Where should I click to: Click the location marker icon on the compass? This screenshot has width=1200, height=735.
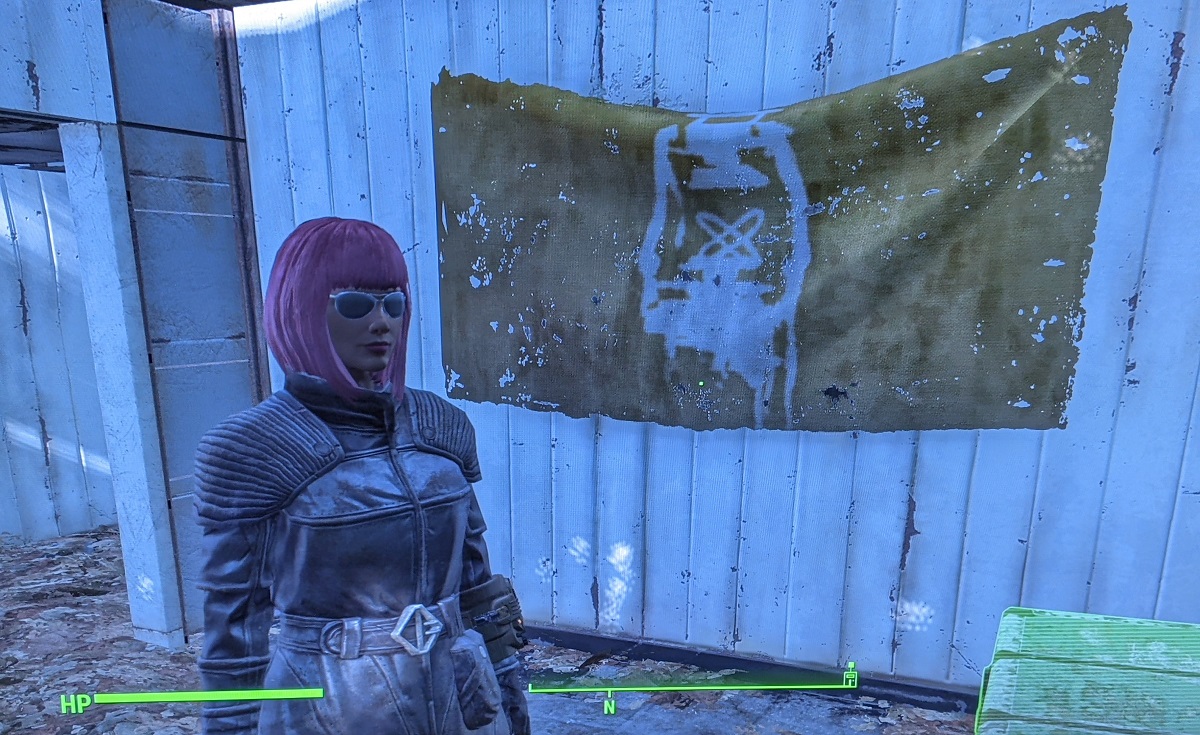850,677
